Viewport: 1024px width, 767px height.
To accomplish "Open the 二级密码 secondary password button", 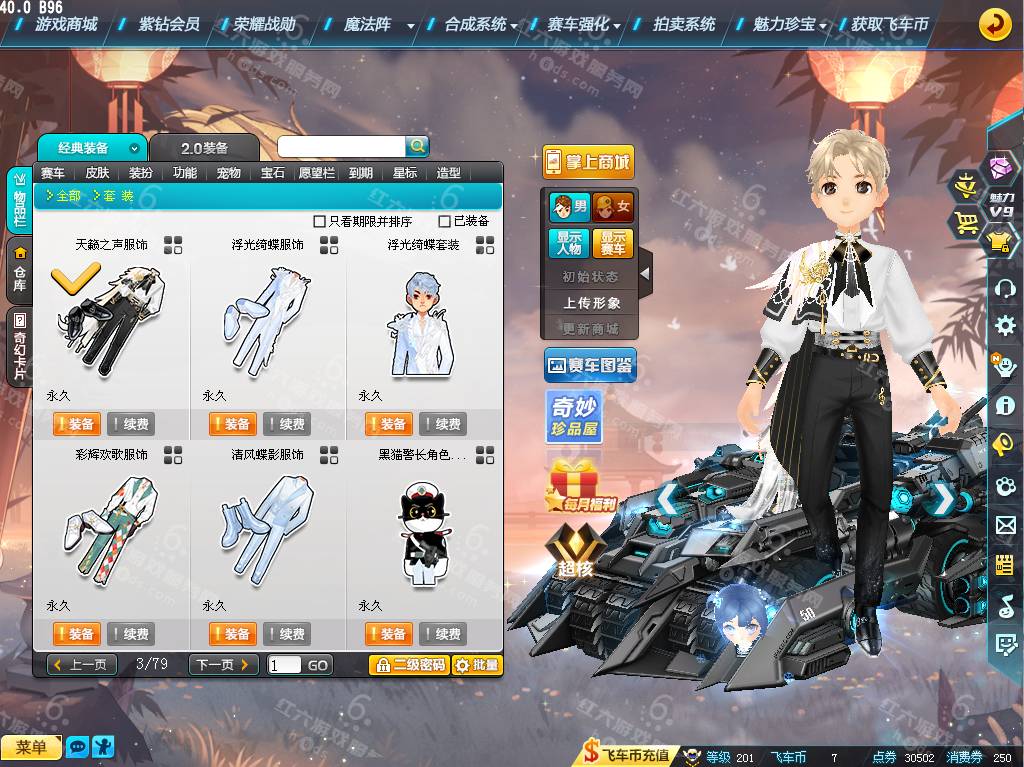I will (x=408, y=665).
